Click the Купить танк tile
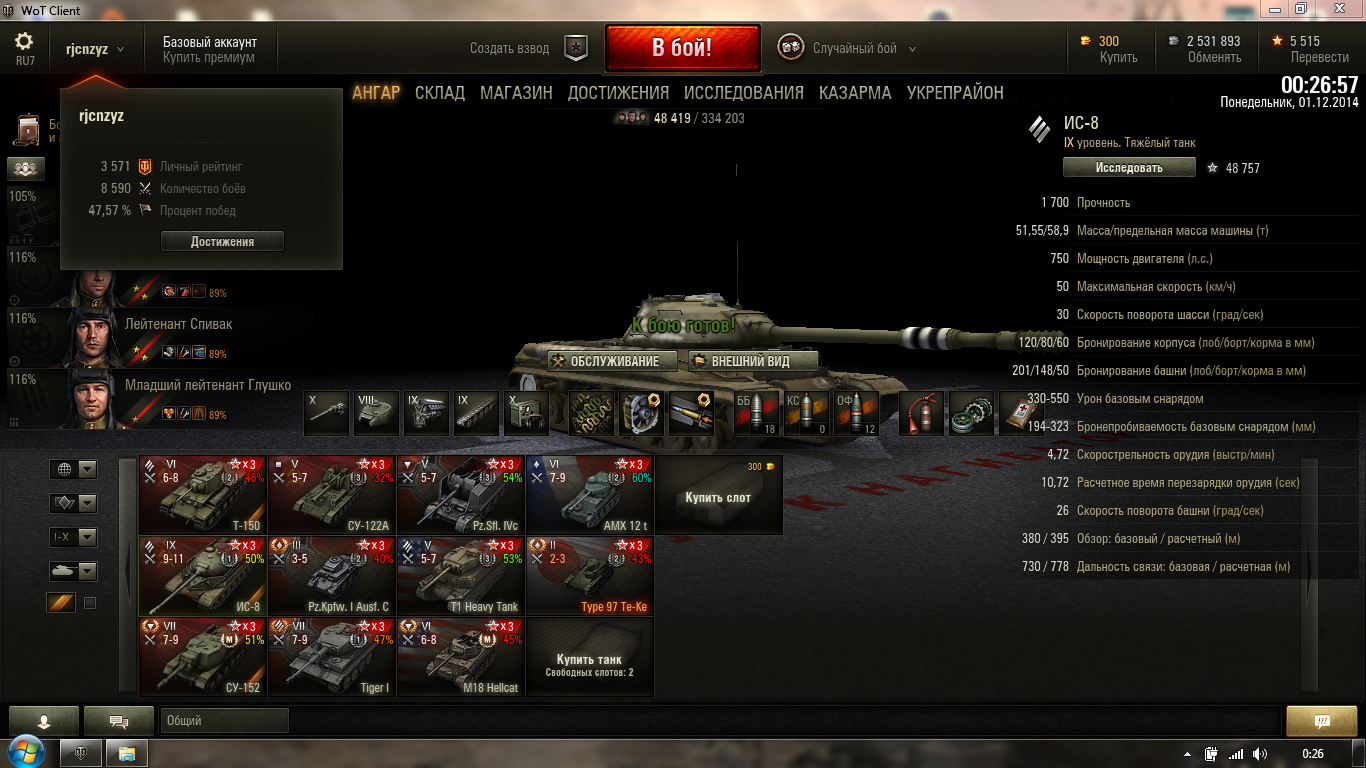This screenshot has height=768, width=1366. pyautogui.click(x=589, y=664)
